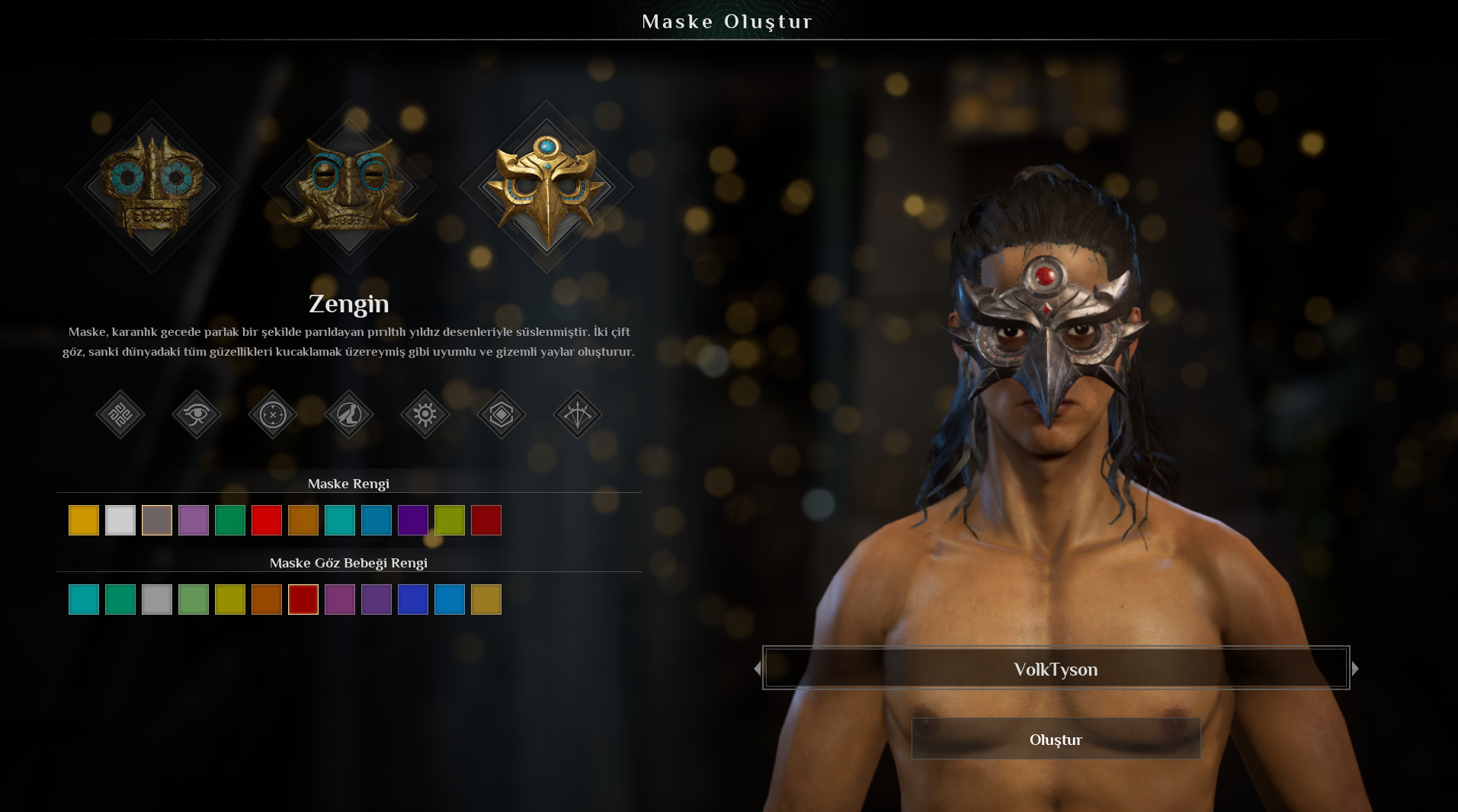This screenshot has width=1458, height=812.
Task: Choose the olive green mask color
Action: 450,520
